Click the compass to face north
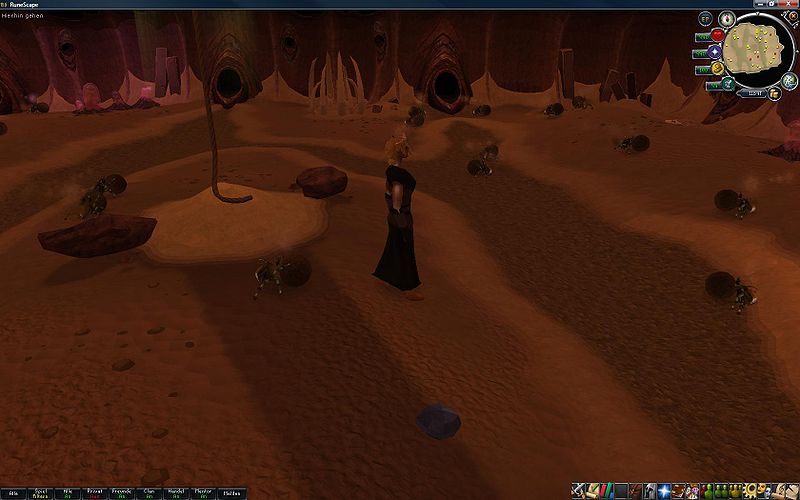Viewport: 800px width, 500px height. pos(727,19)
